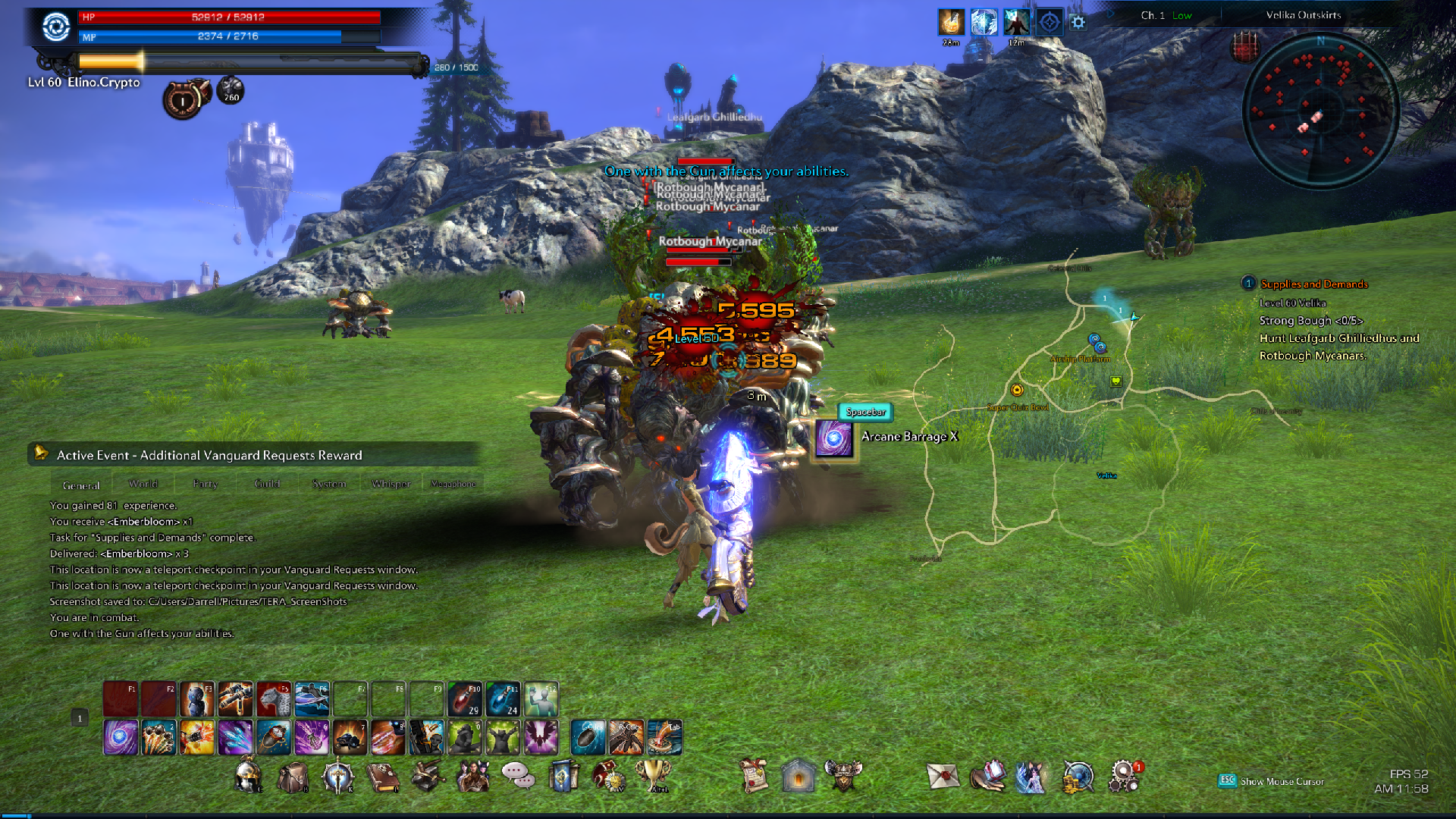Use the blue mana potion in the F11 slot
1456x819 pixels.
tap(503, 699)
